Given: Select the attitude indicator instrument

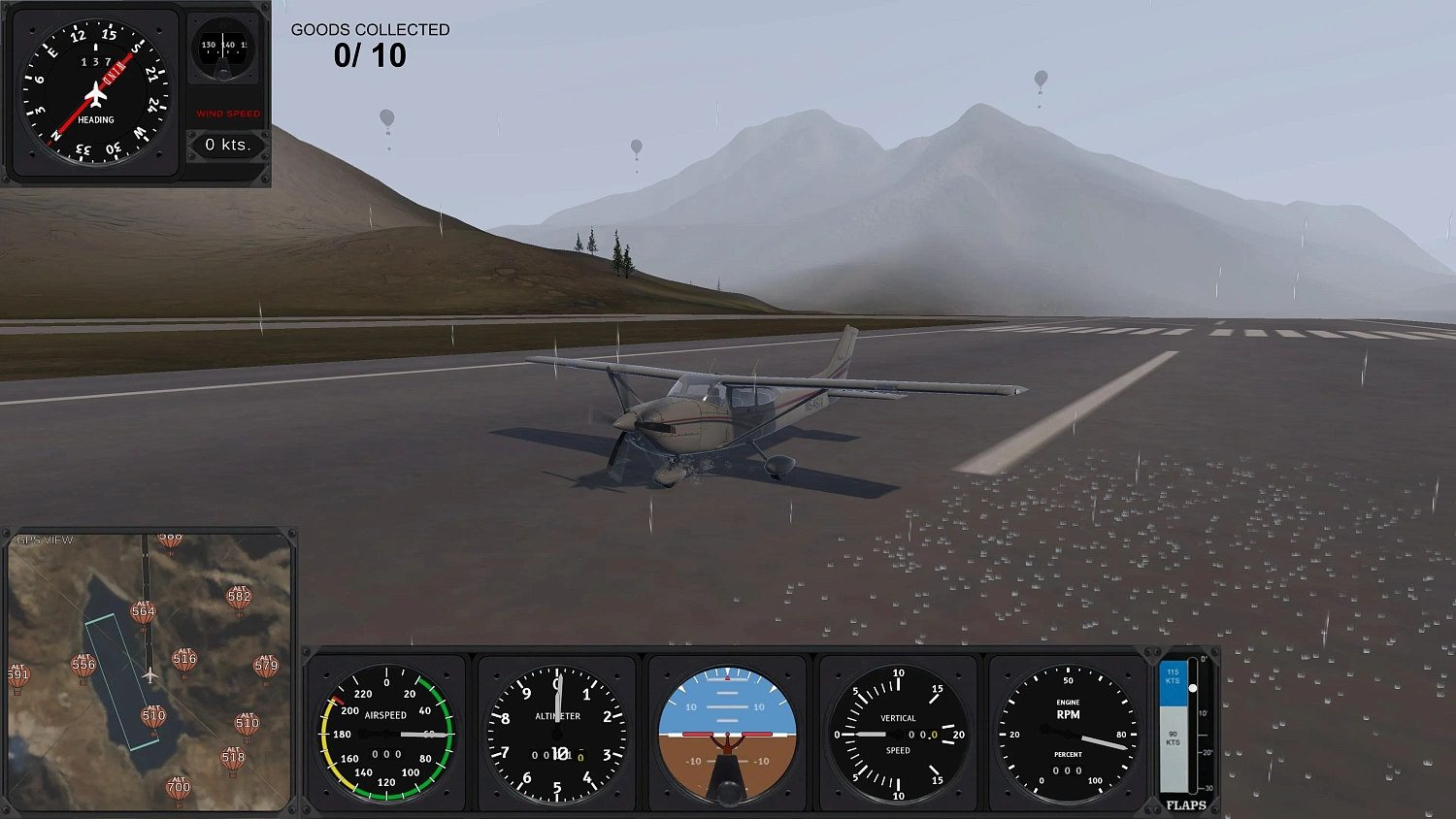Looking at the screenshot, I should point(727,733).
